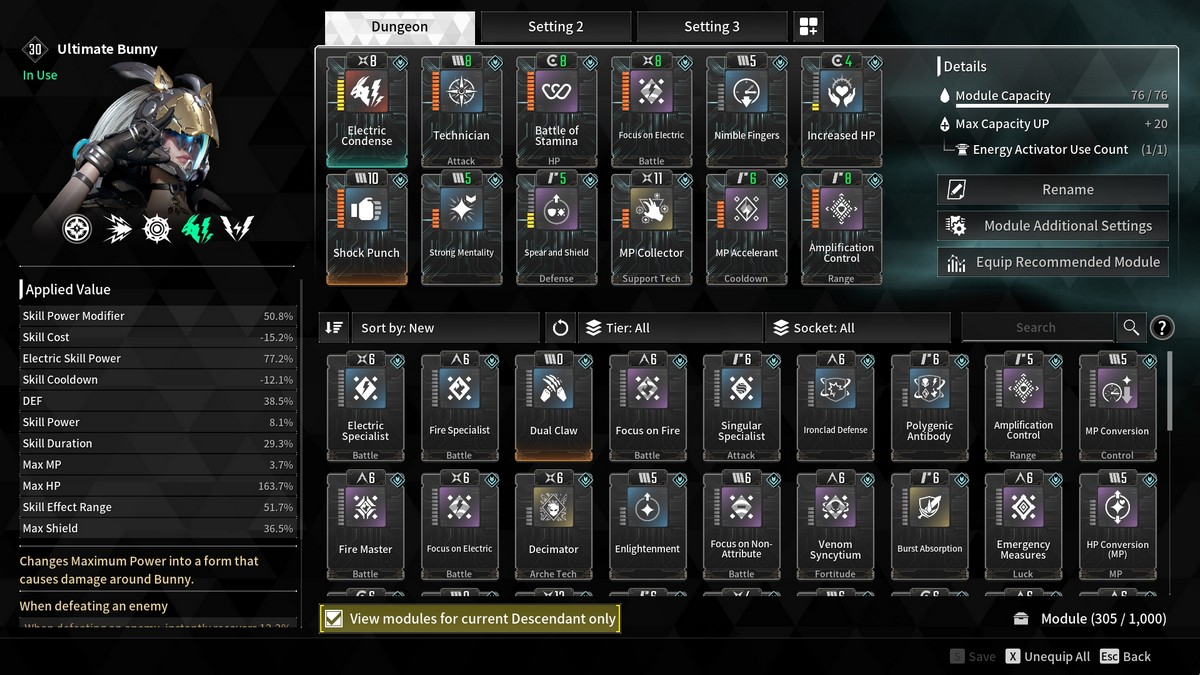This screenshot has height=675, width=1200.
Task: Open the Setting 3 preset tab
Action: (711, 27)
